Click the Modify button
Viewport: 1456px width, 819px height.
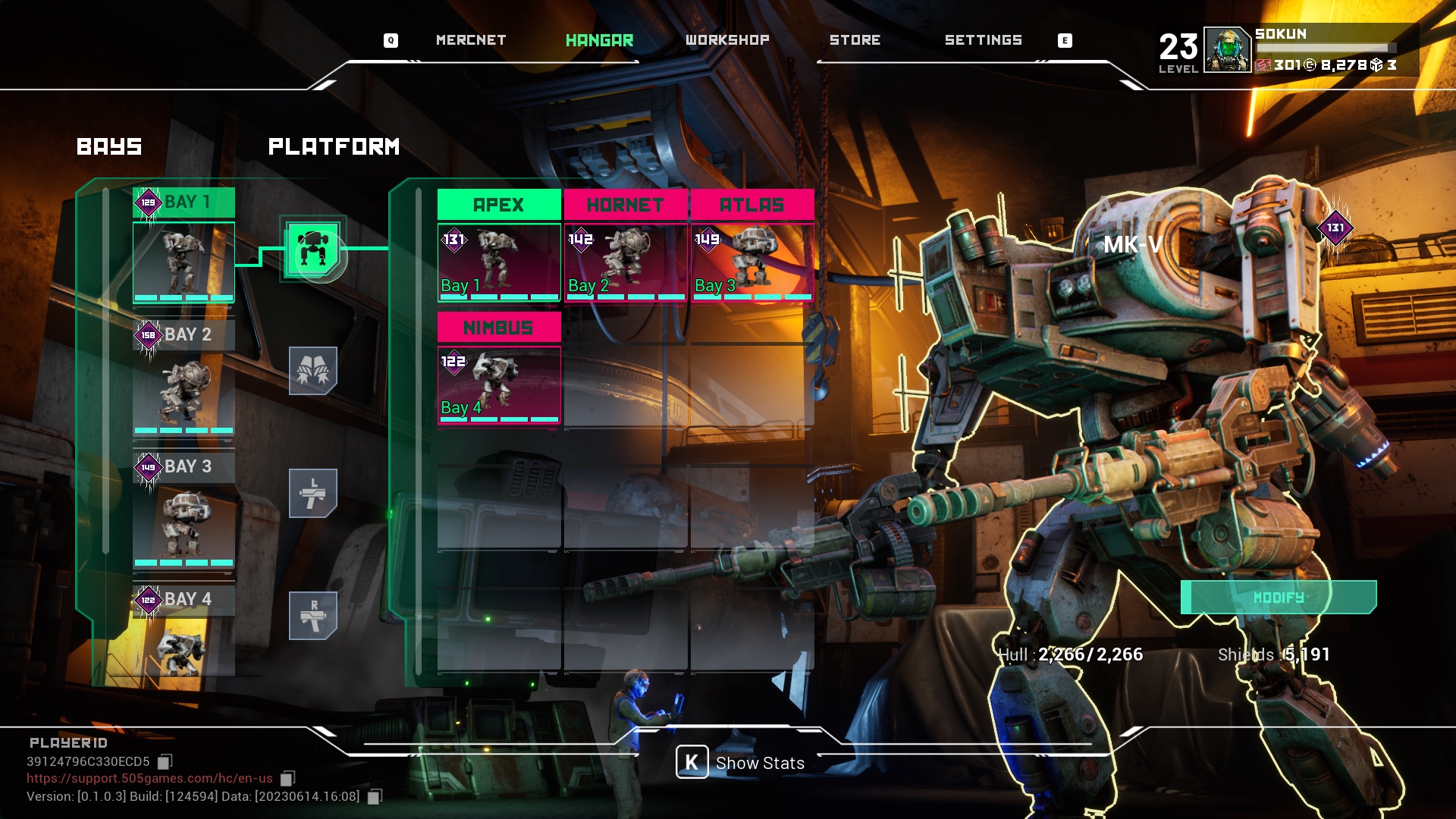click(1279, 598)
